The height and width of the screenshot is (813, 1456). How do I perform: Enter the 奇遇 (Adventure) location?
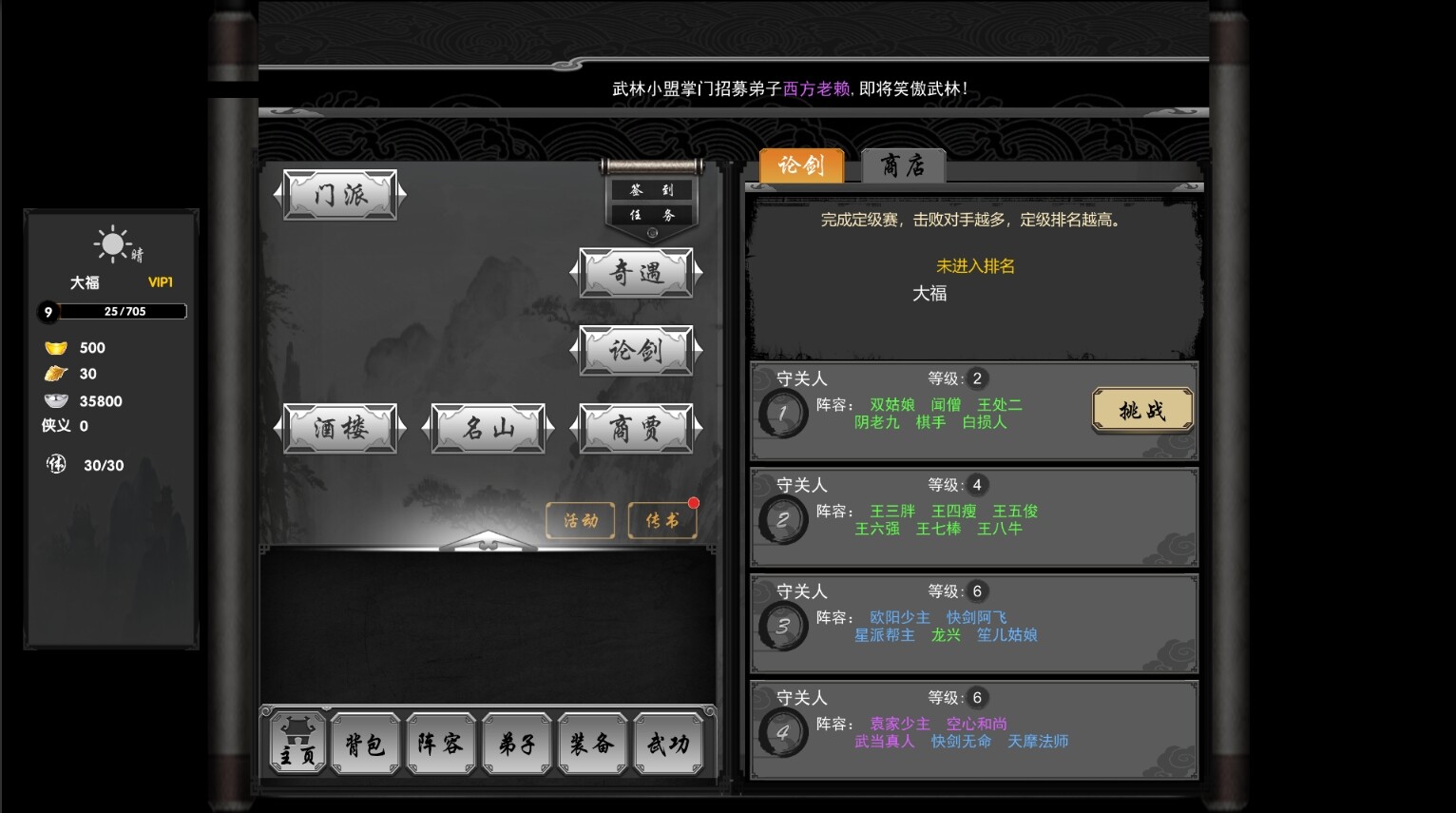click(637, 273)
